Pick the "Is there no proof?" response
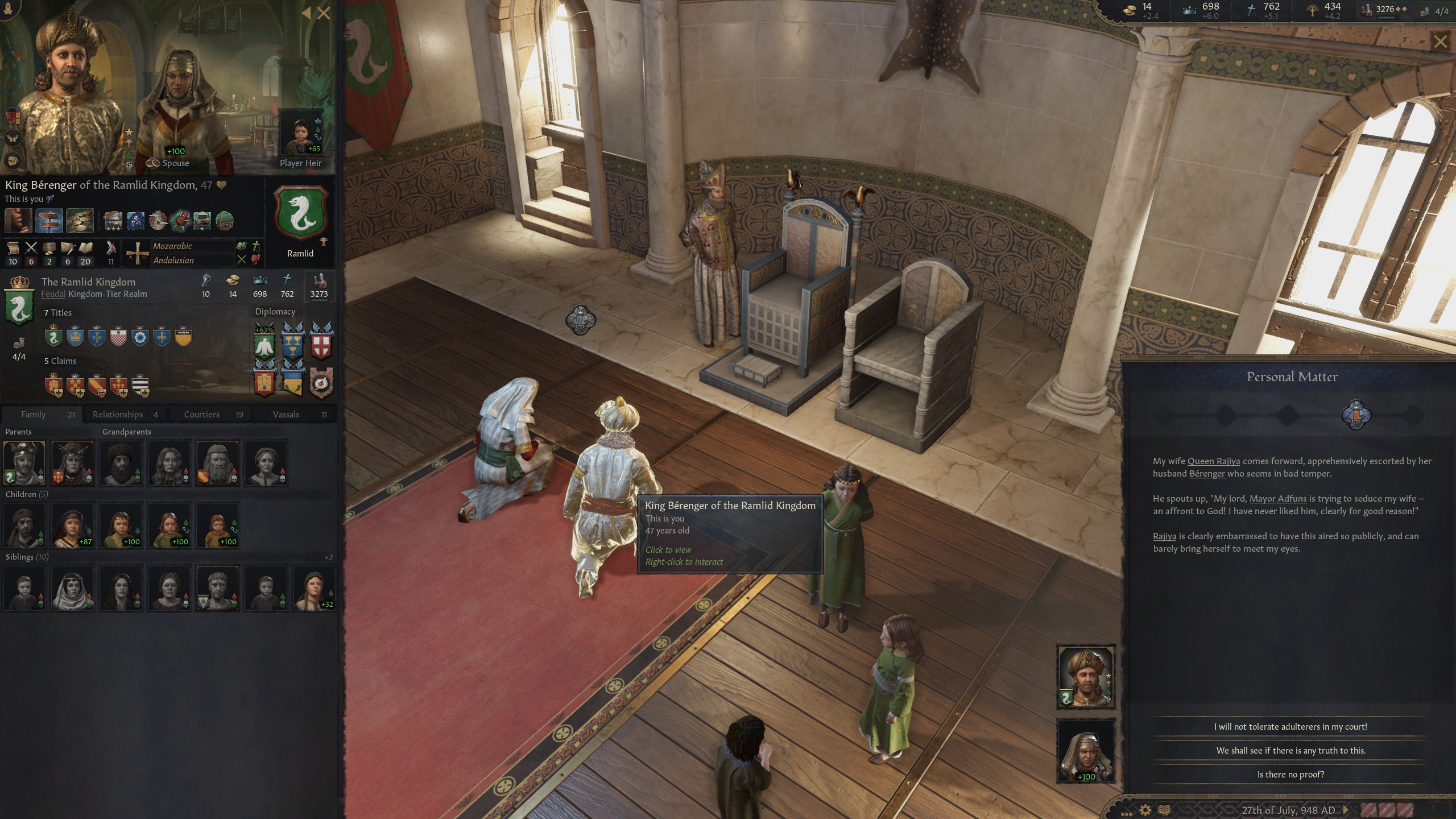 click(1290, 774)
